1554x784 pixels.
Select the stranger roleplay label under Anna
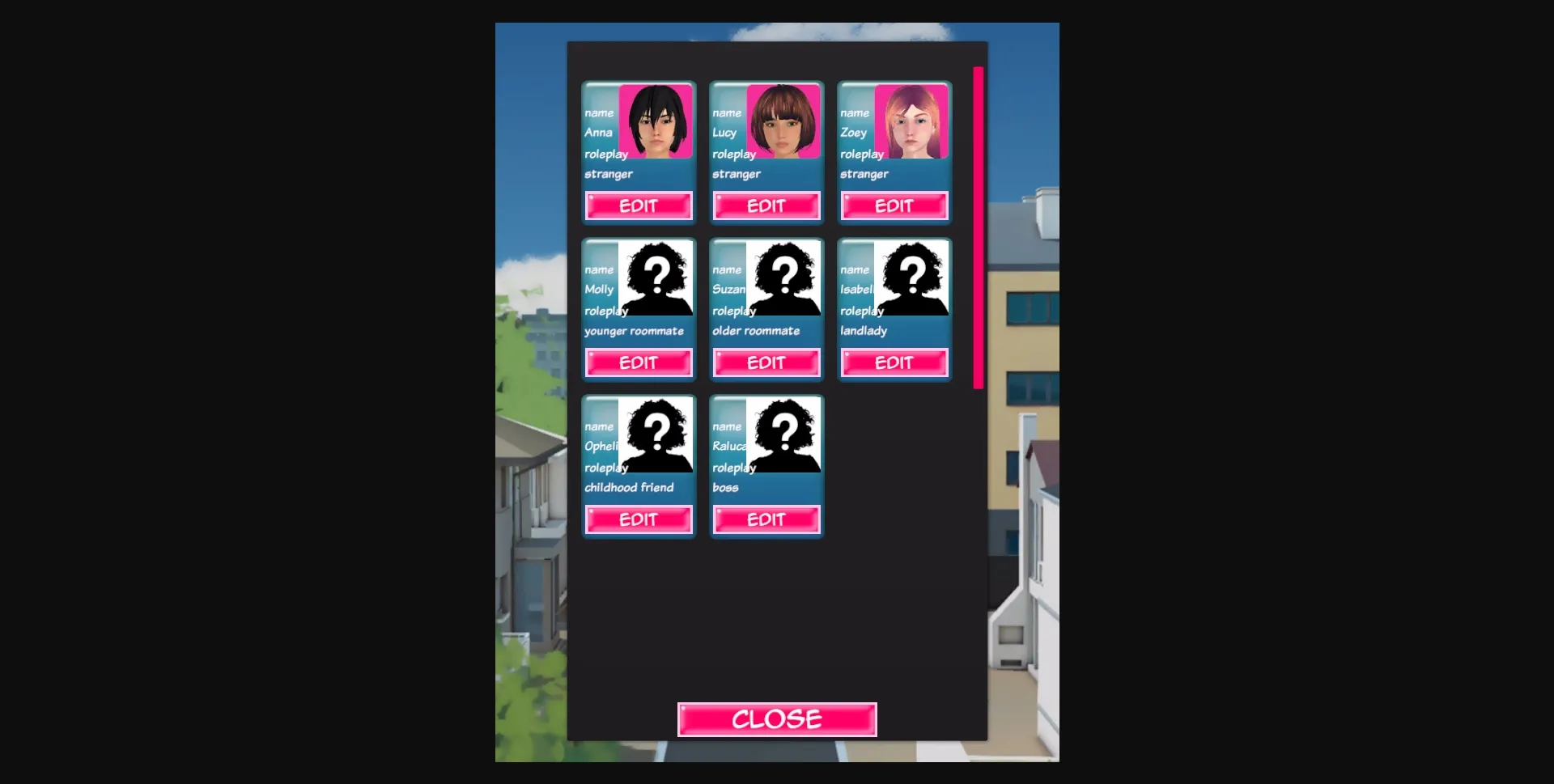(609, 174)
